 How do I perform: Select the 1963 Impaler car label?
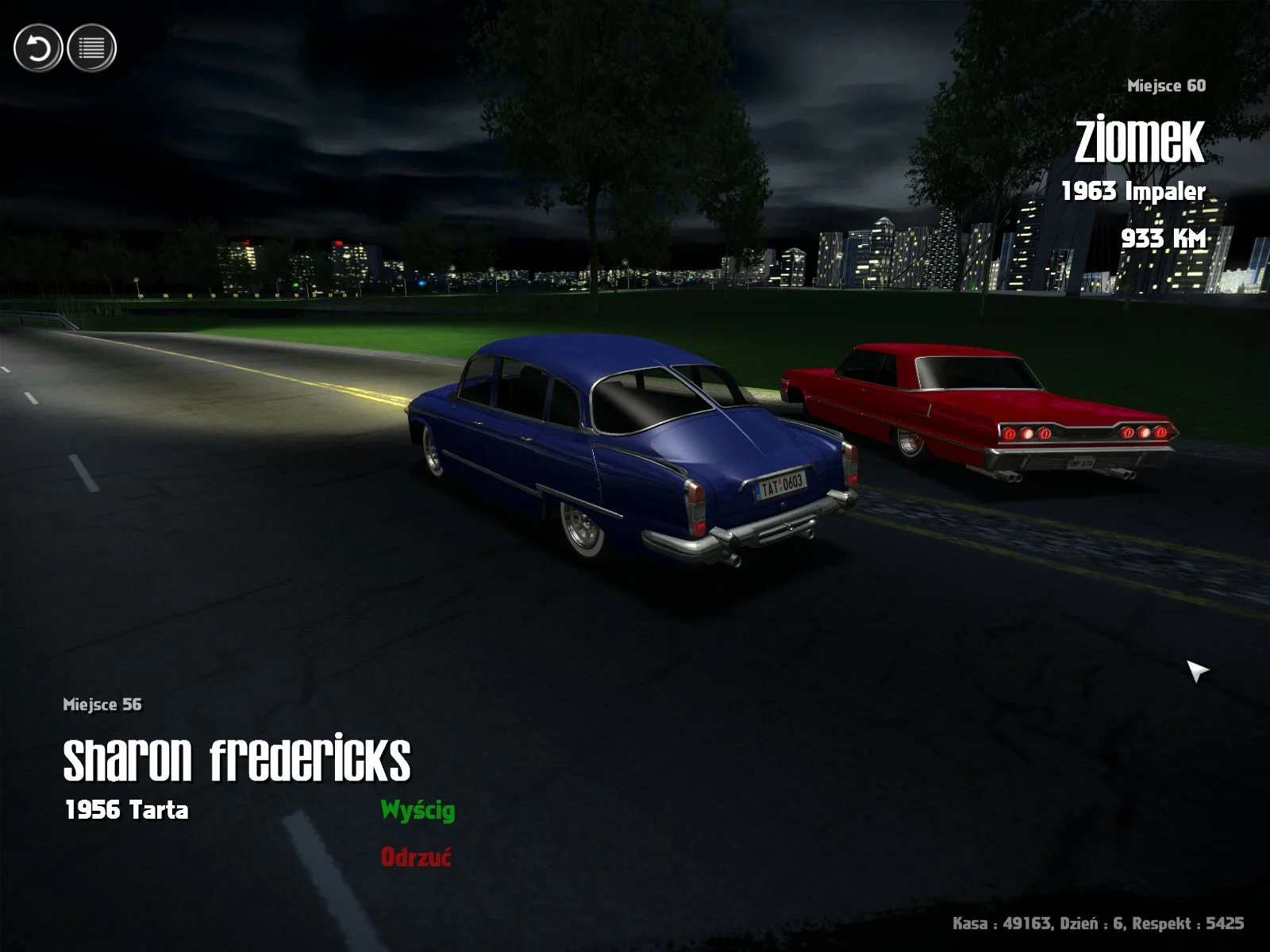[1133, 190]
